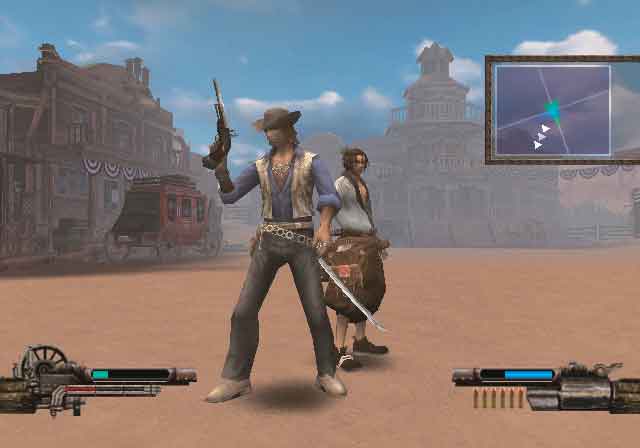The width and height of the screenshot is (640, 448).
Task: Open the framed minimap
Action: pos(553,109)
